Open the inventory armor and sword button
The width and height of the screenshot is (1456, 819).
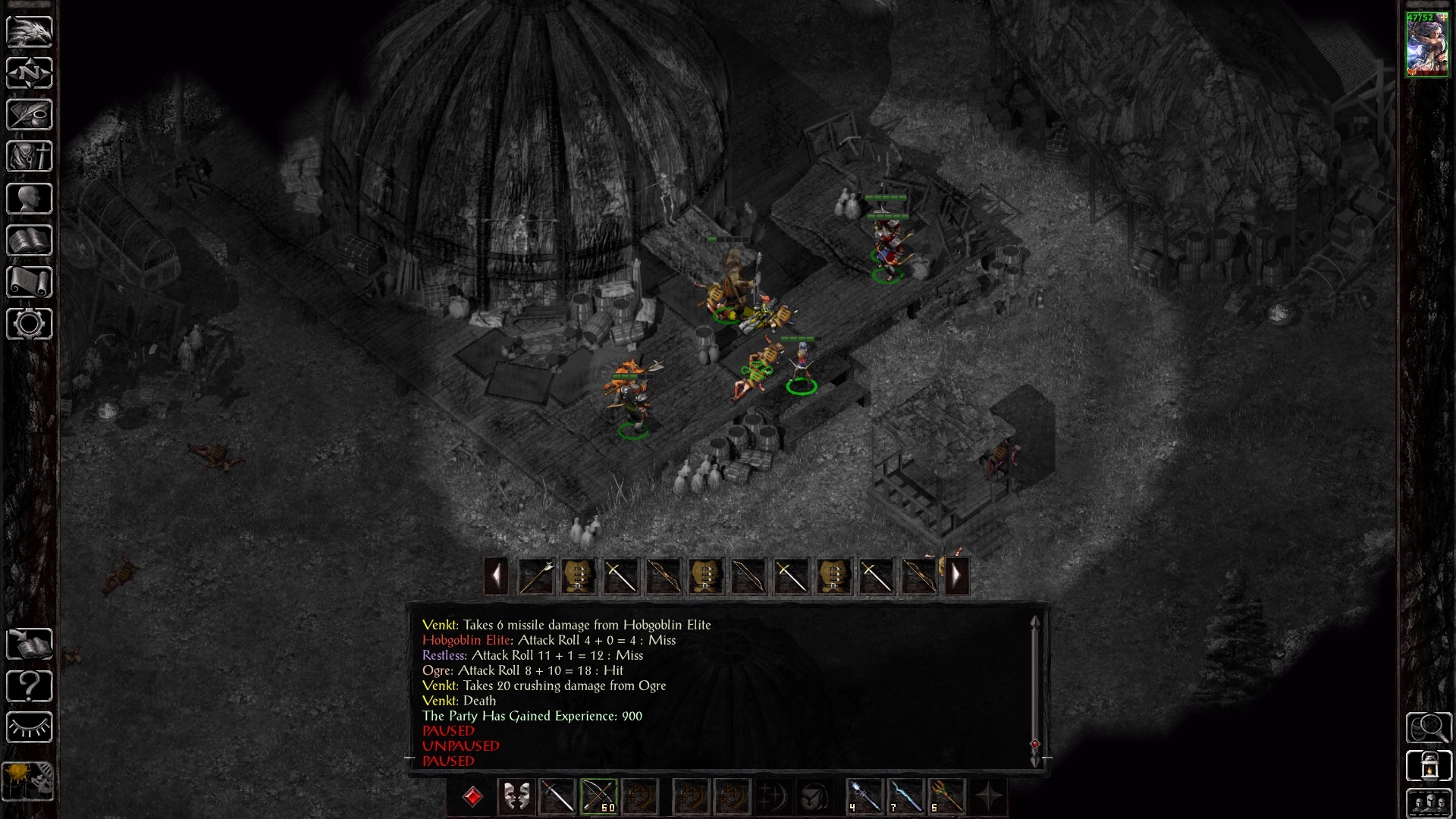30,157
